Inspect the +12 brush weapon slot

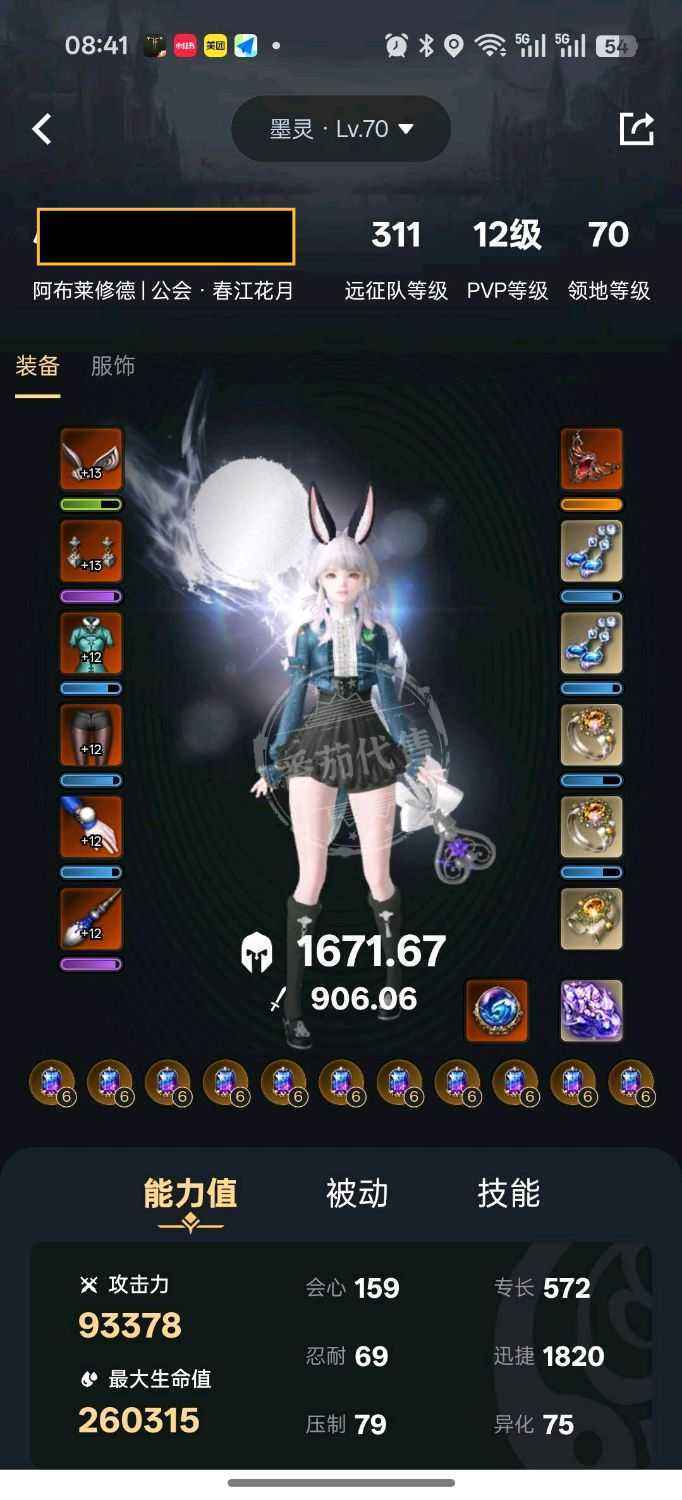click(x=91, y=919)
